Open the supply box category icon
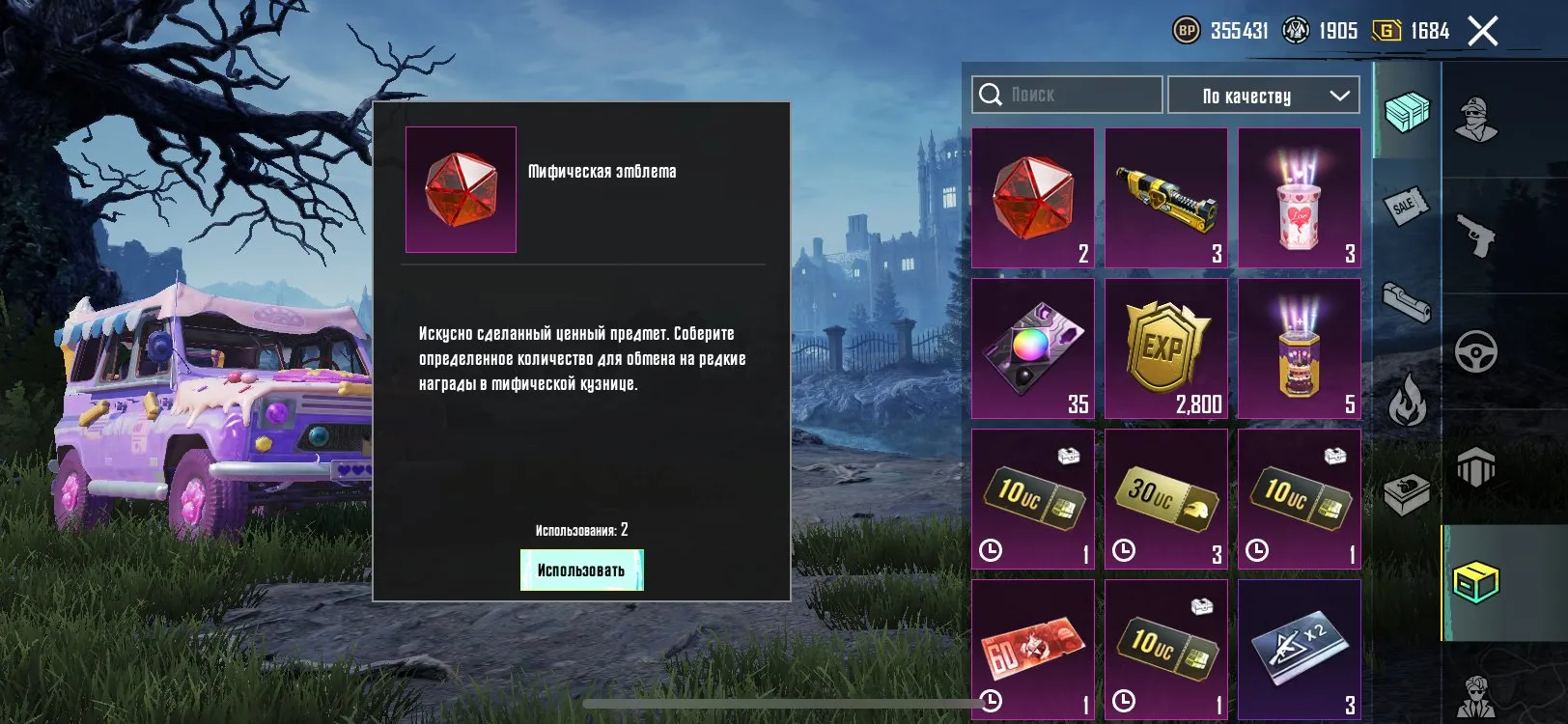The width and height of the screenshot is (1568, 724). [x=1406, y=494]
